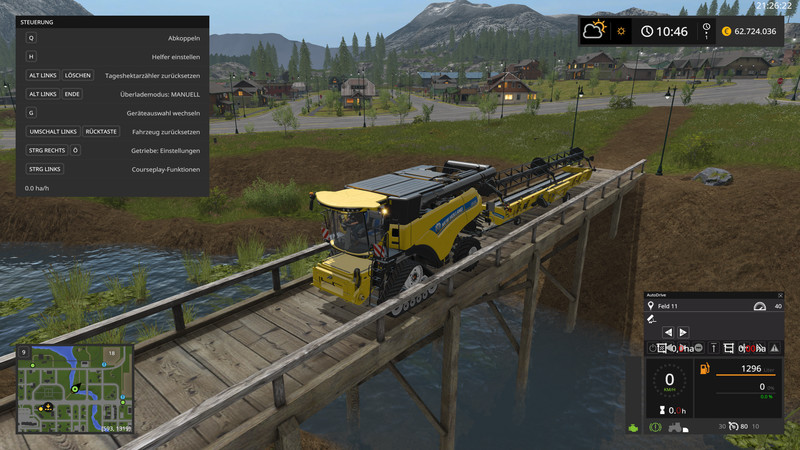The height and width of the screenshot is (450, 800).
Task: Open the minimap
Action: pos(73,389)
